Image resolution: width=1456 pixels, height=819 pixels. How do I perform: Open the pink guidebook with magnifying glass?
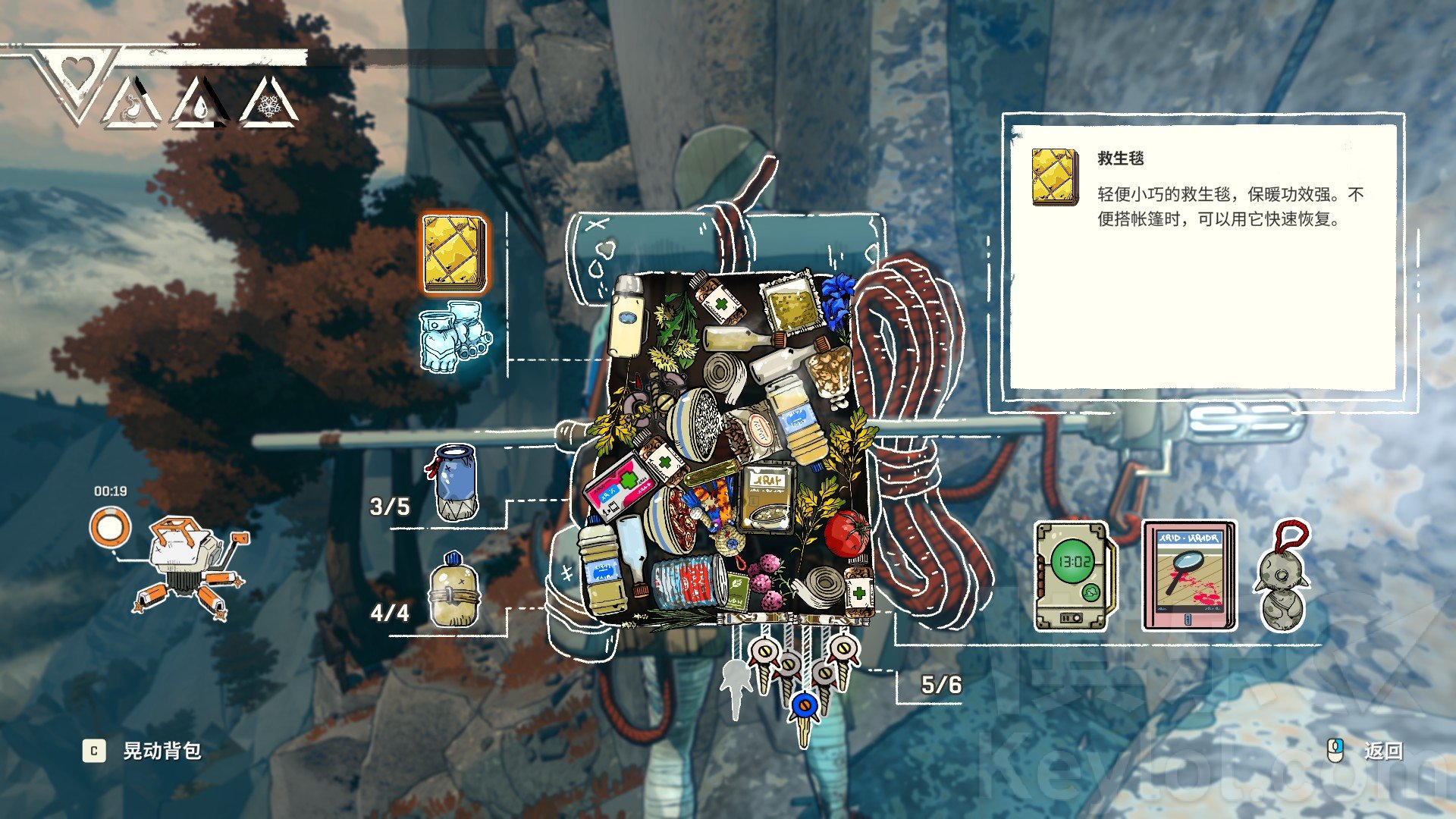pyautogui.click(x=1188, y=576)
